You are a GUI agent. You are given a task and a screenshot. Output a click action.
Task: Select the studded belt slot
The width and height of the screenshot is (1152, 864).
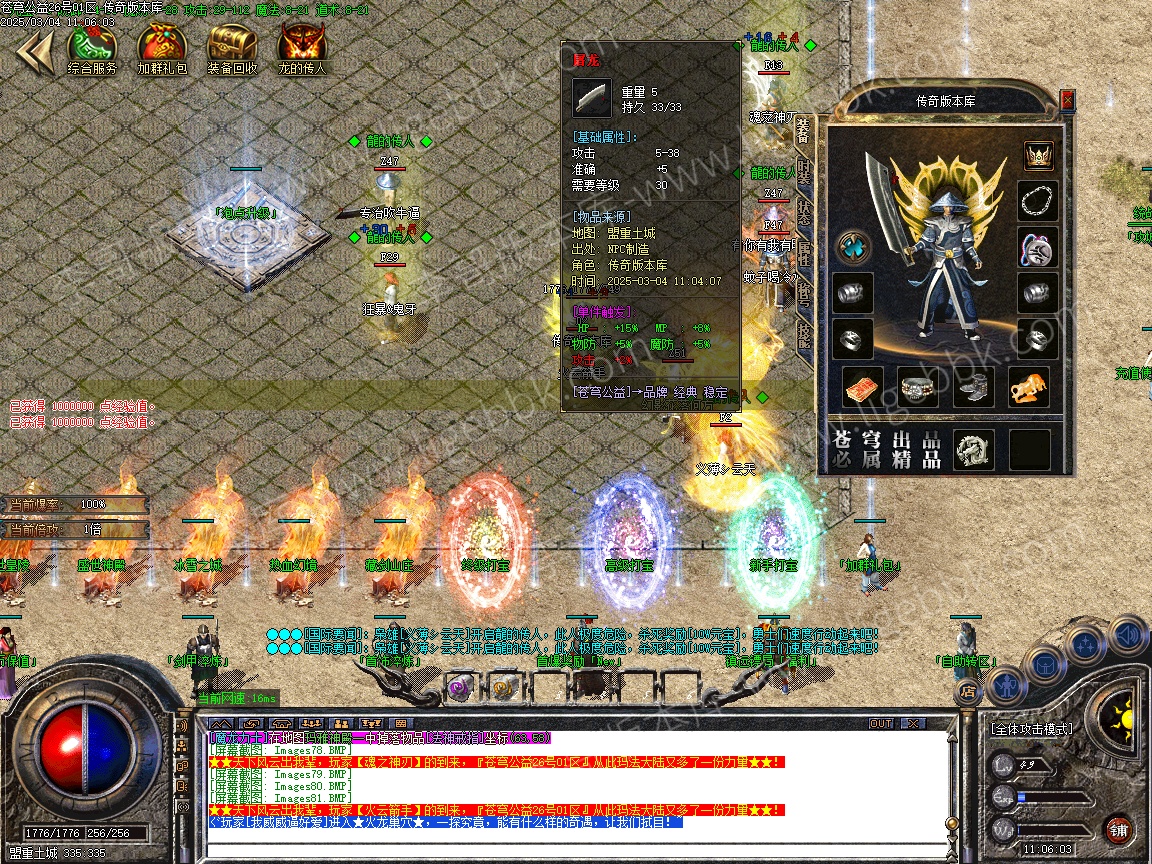(918, 388)
